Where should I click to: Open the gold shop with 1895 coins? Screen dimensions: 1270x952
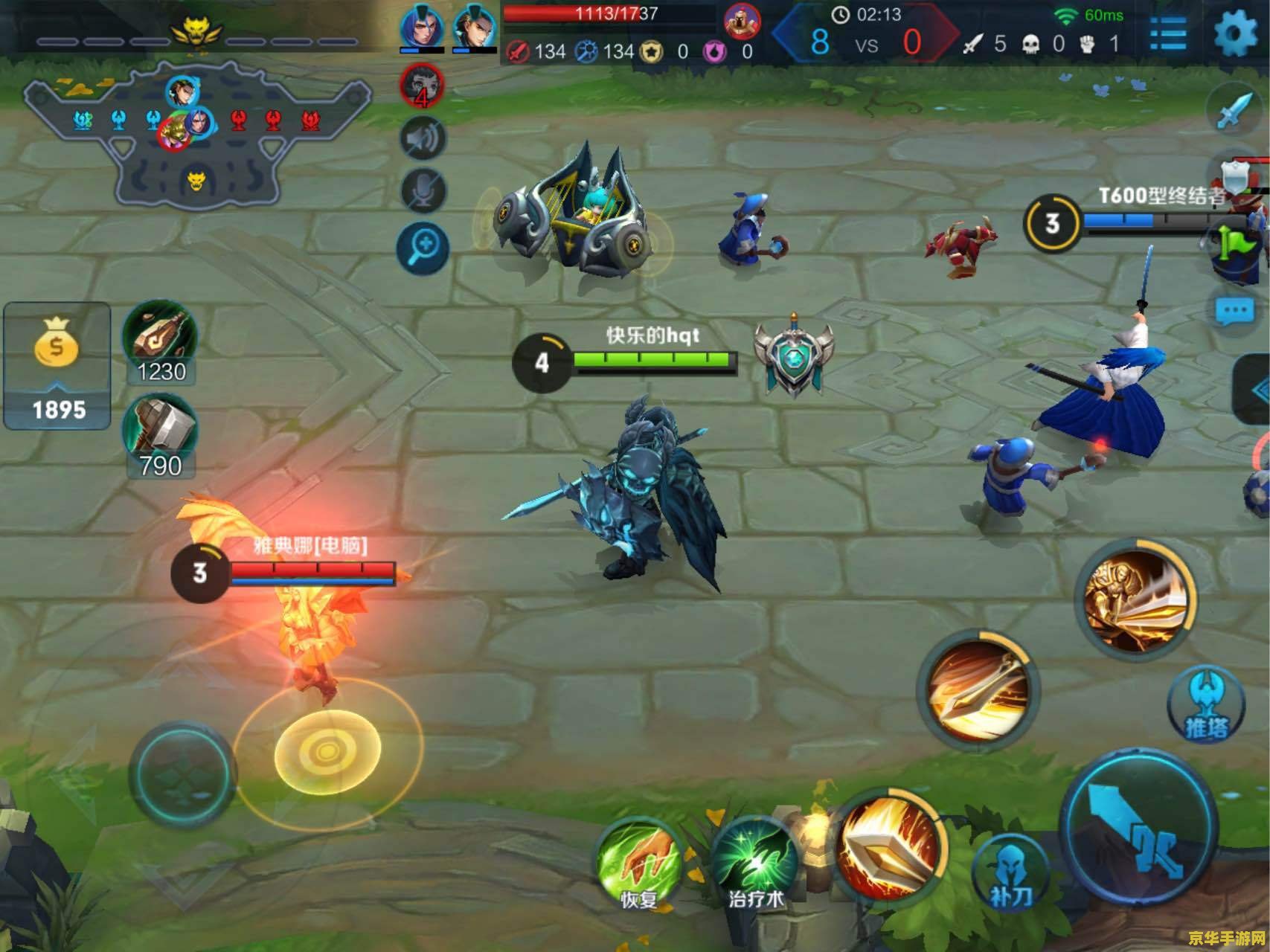[x=57, y=366]
